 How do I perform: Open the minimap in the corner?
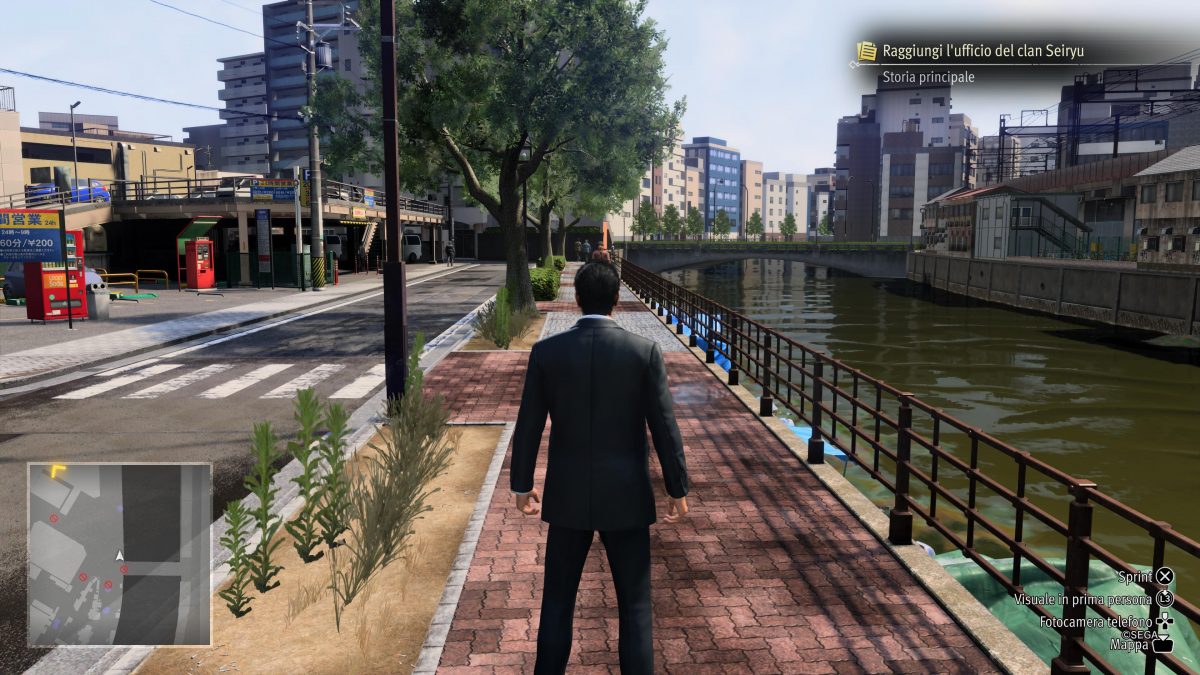119,553
